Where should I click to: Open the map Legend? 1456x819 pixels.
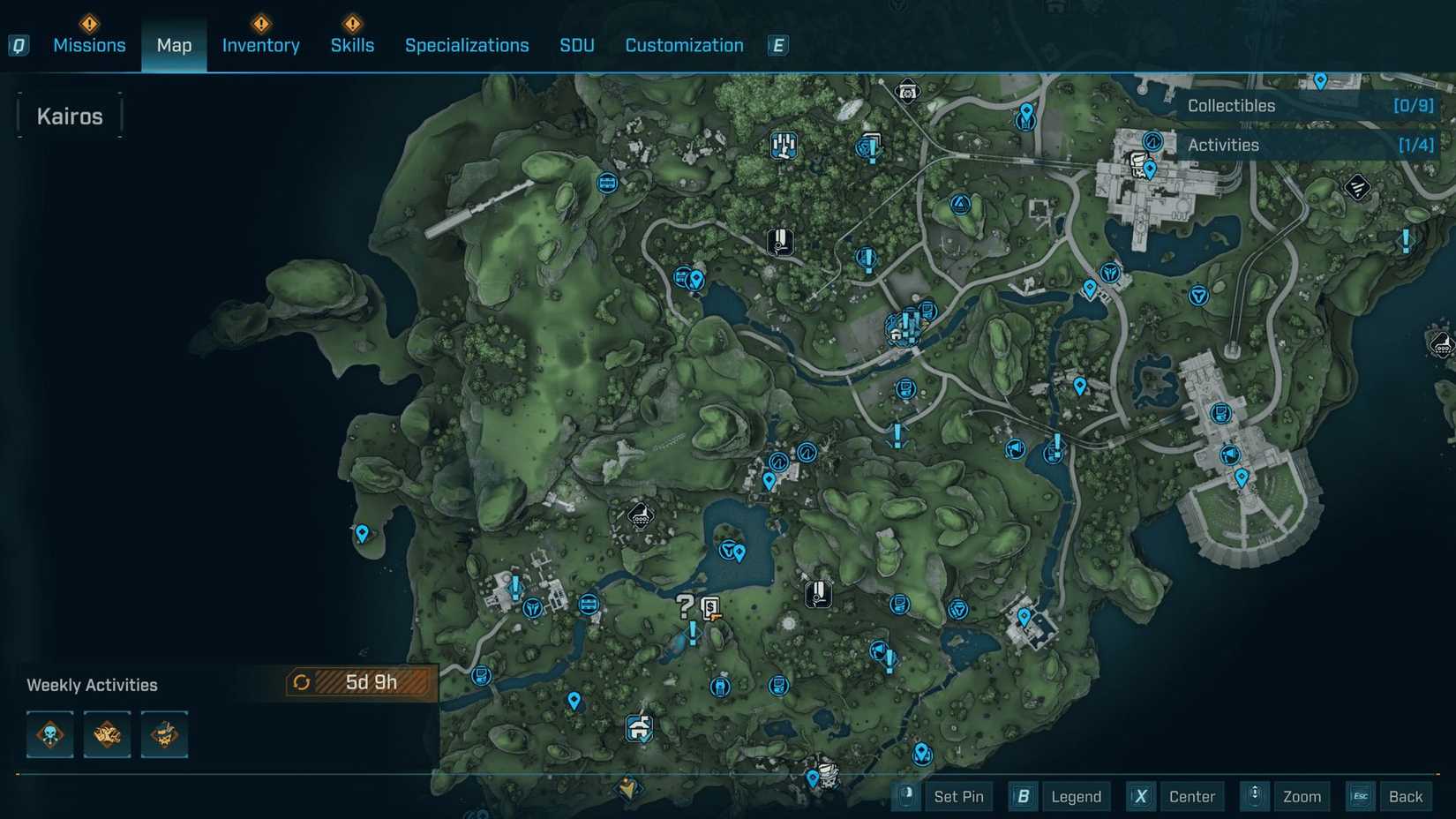pyautogui.click(x=1076, y=796)
